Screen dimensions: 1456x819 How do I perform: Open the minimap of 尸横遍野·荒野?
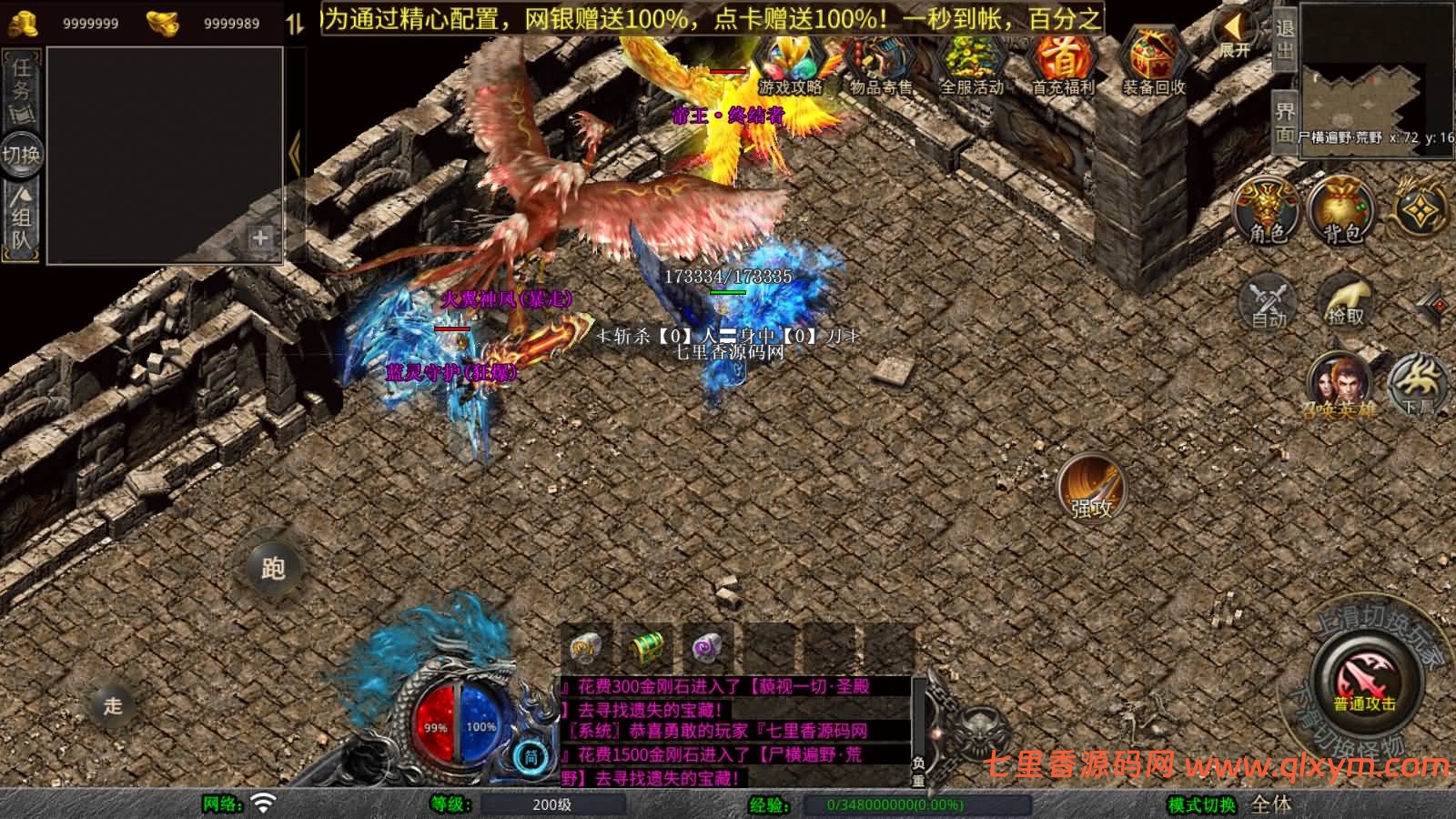point(1376,77)
